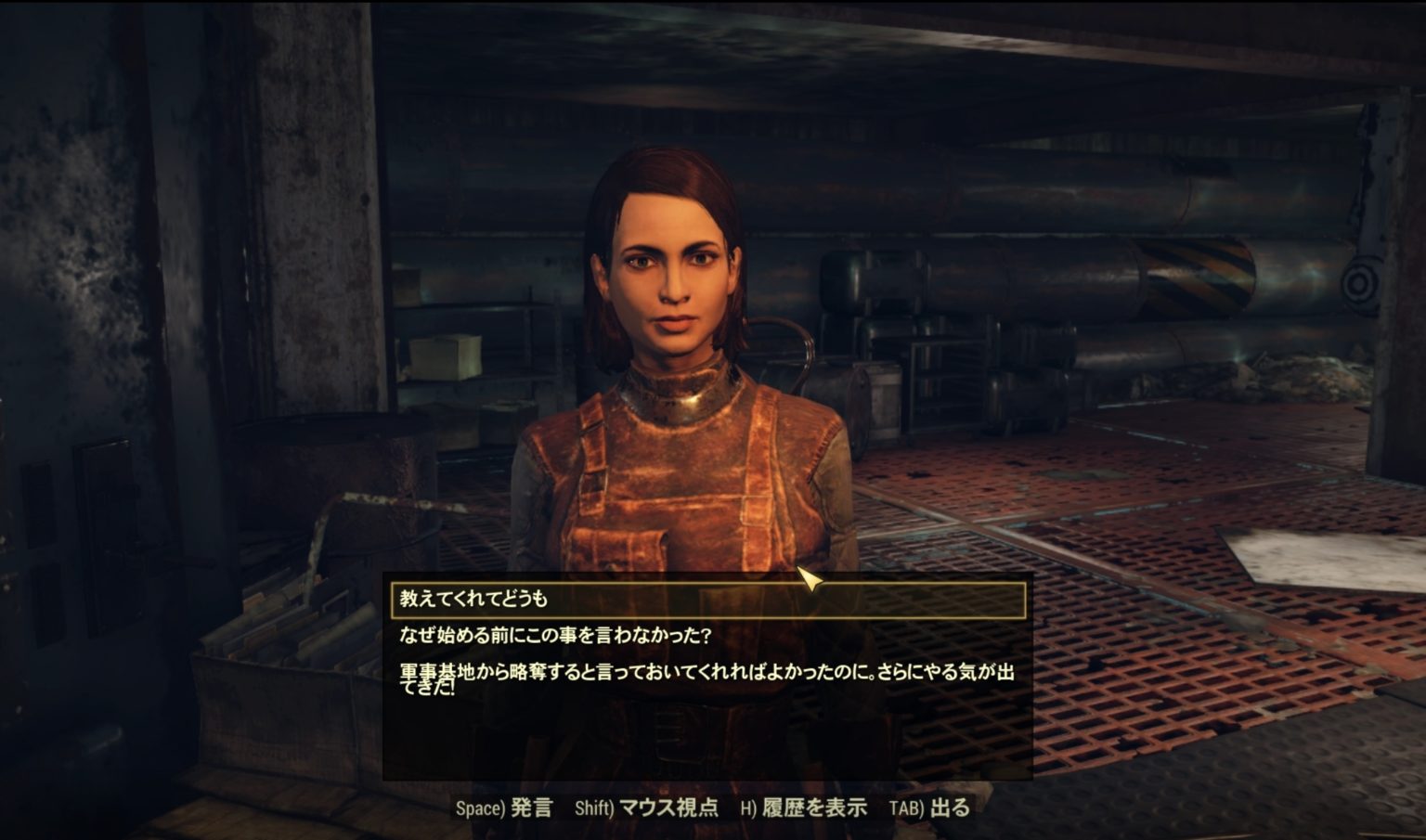1426x840 pixels.
Task: Click the bottom hotkey hint bar
Action: 713,808
